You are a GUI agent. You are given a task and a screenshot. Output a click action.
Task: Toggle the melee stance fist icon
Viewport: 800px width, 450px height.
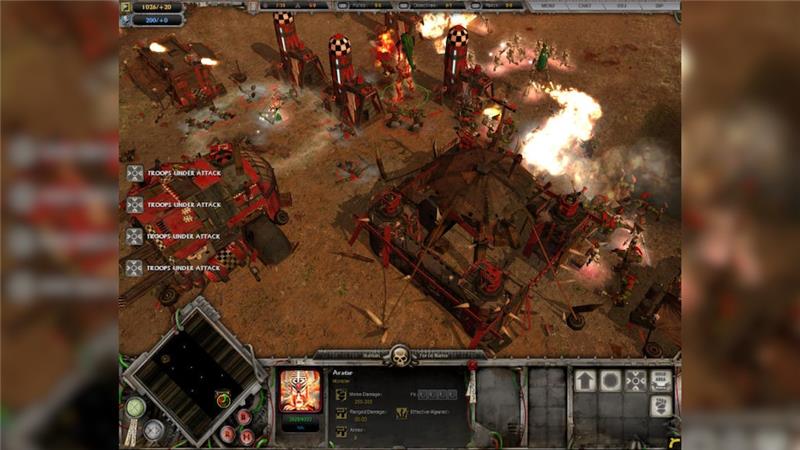click(x=660, y=406)
